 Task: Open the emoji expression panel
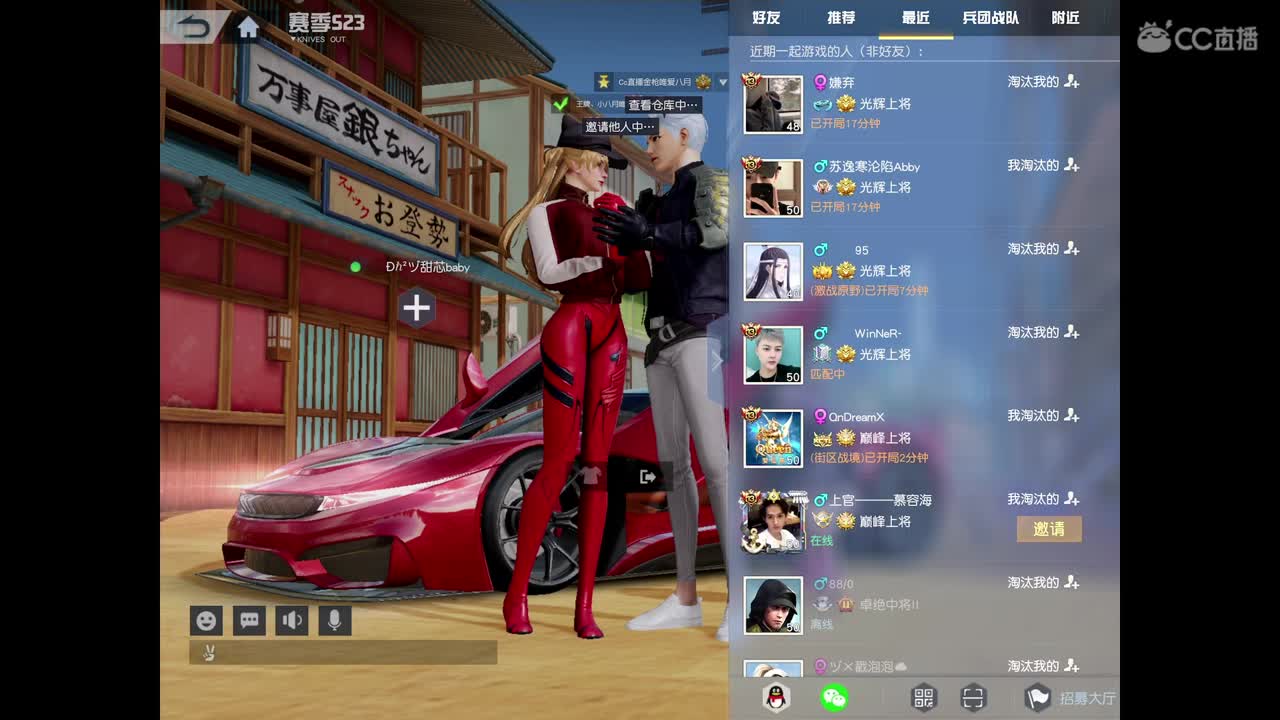pos(206,620)
